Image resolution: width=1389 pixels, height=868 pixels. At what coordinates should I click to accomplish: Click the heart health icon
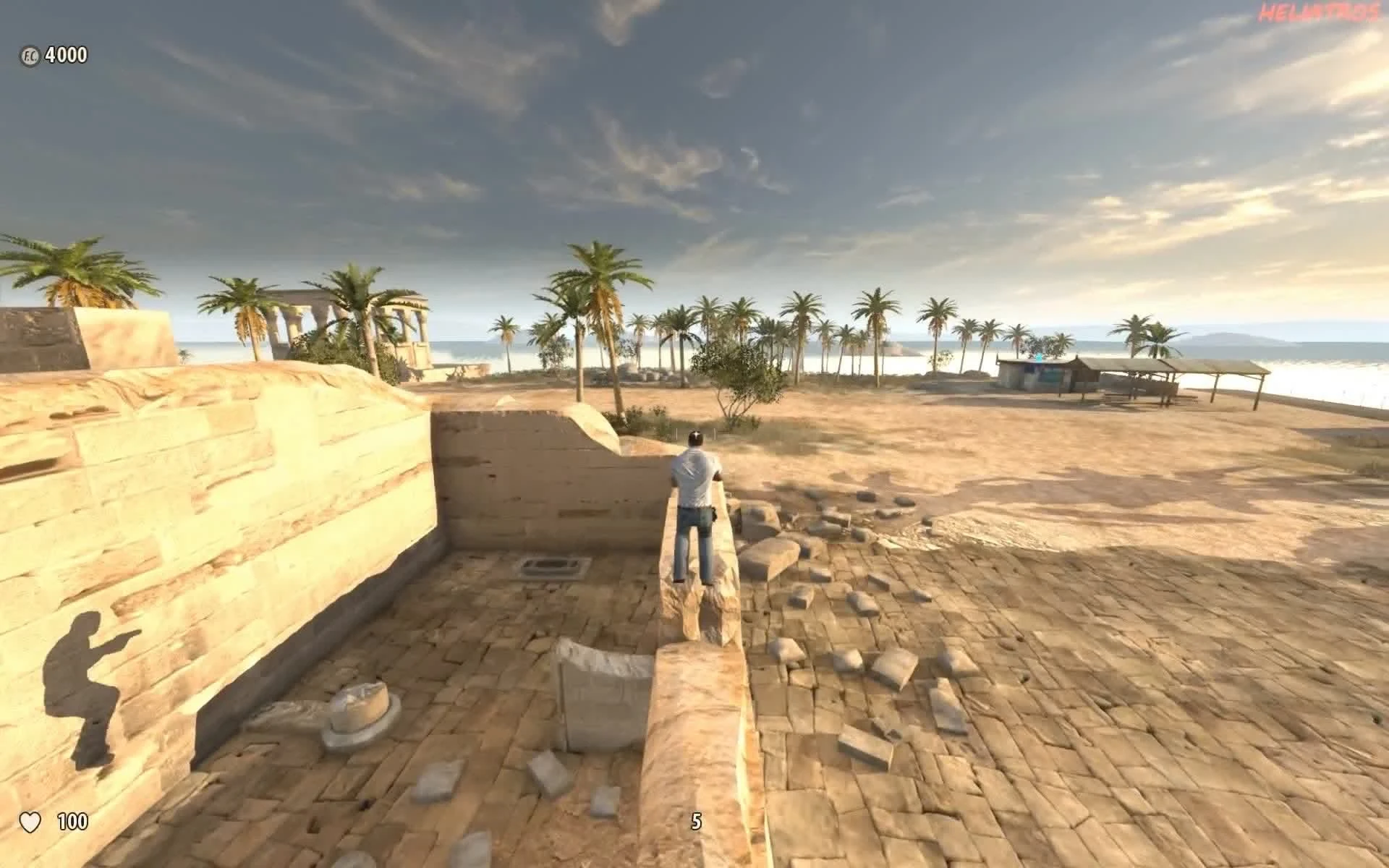tap(32, 821)
